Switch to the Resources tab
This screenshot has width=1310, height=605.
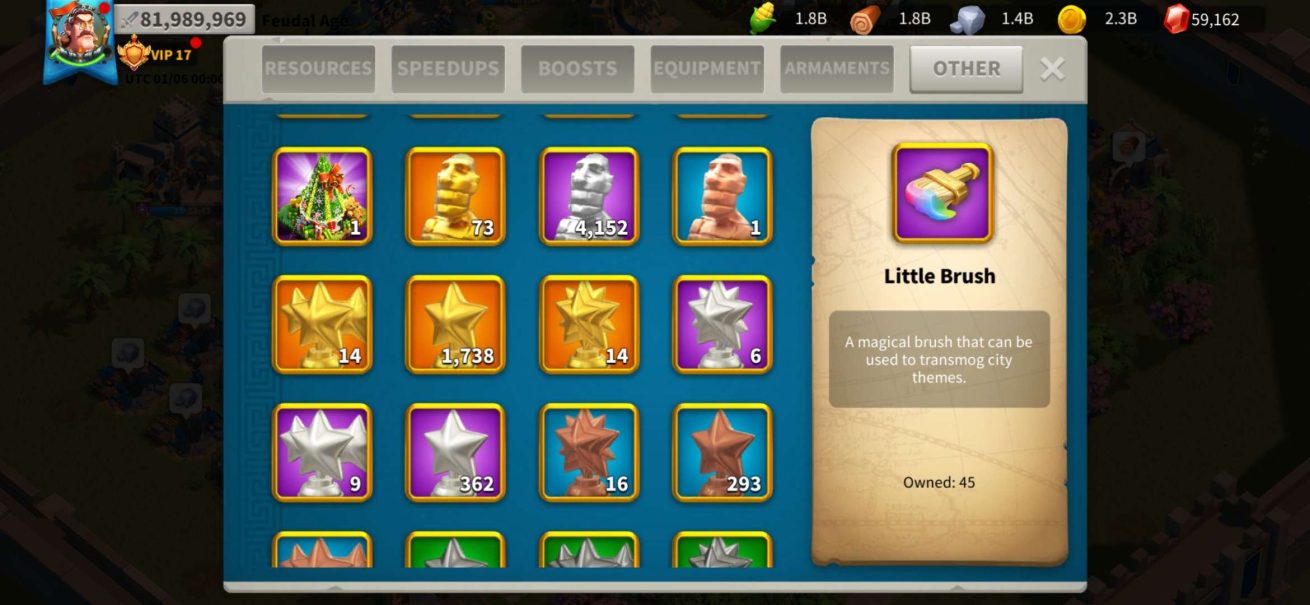[318, 69]
